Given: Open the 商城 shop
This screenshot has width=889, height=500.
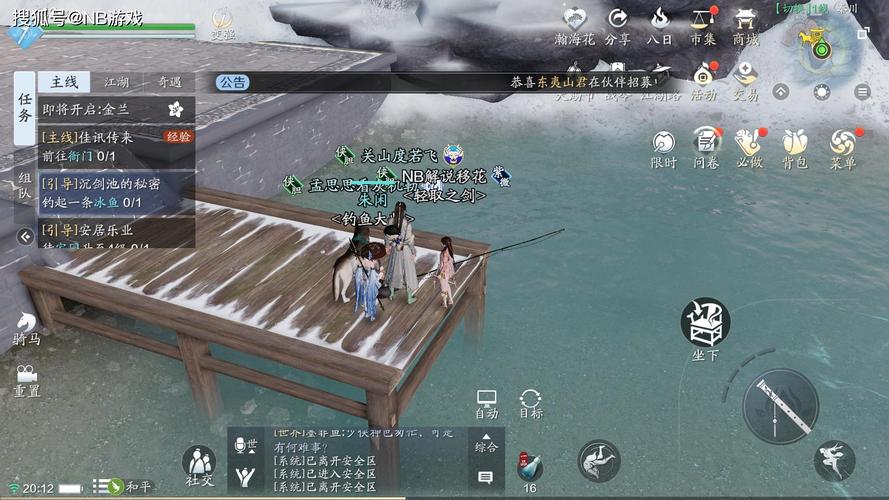Looking at the screenshot, I should click(x=745, y=26).
